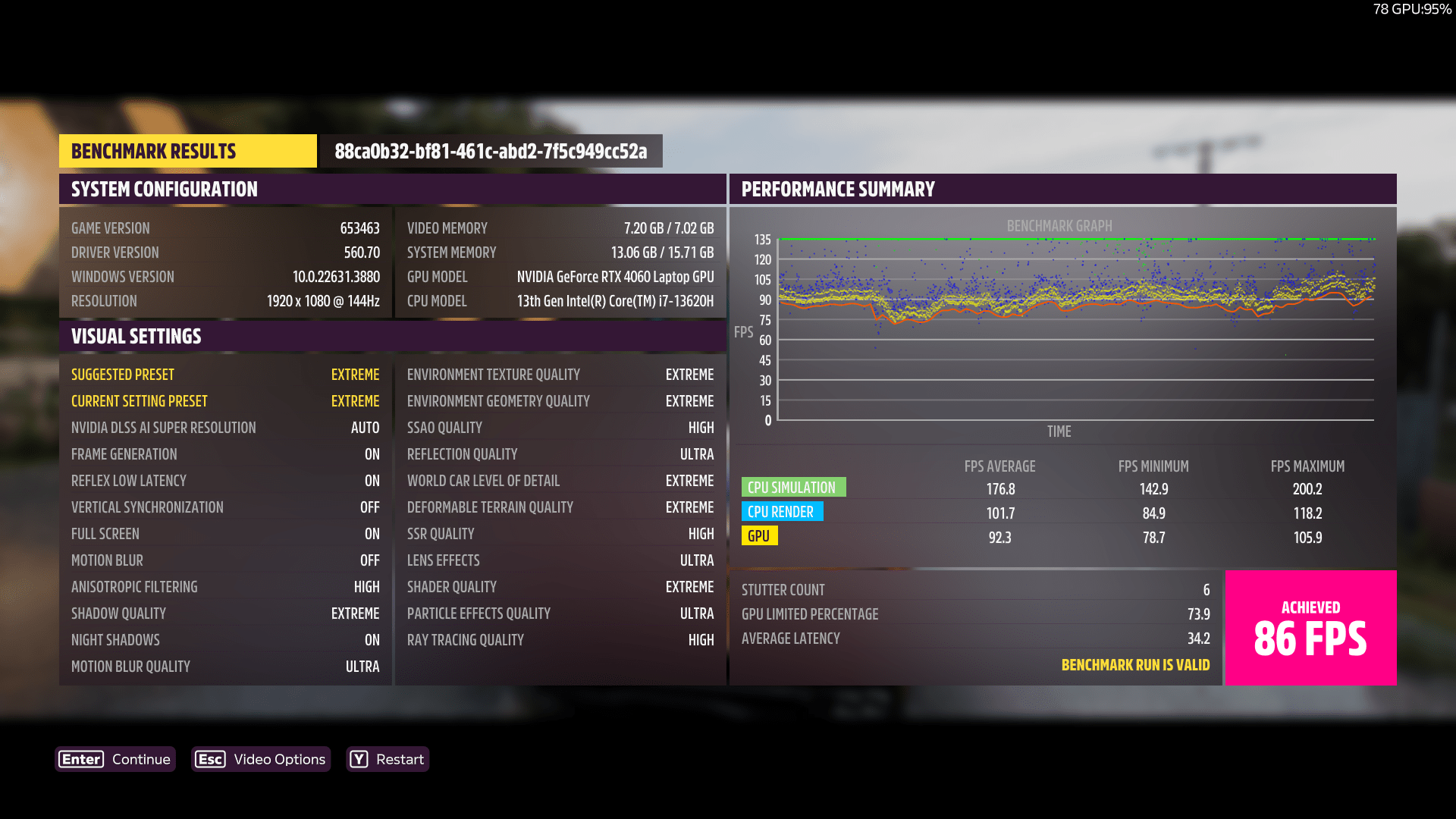Viewport: 1456px width, 819px height.
Task: Continue past the benchmark results
Action: coord(115,759)
